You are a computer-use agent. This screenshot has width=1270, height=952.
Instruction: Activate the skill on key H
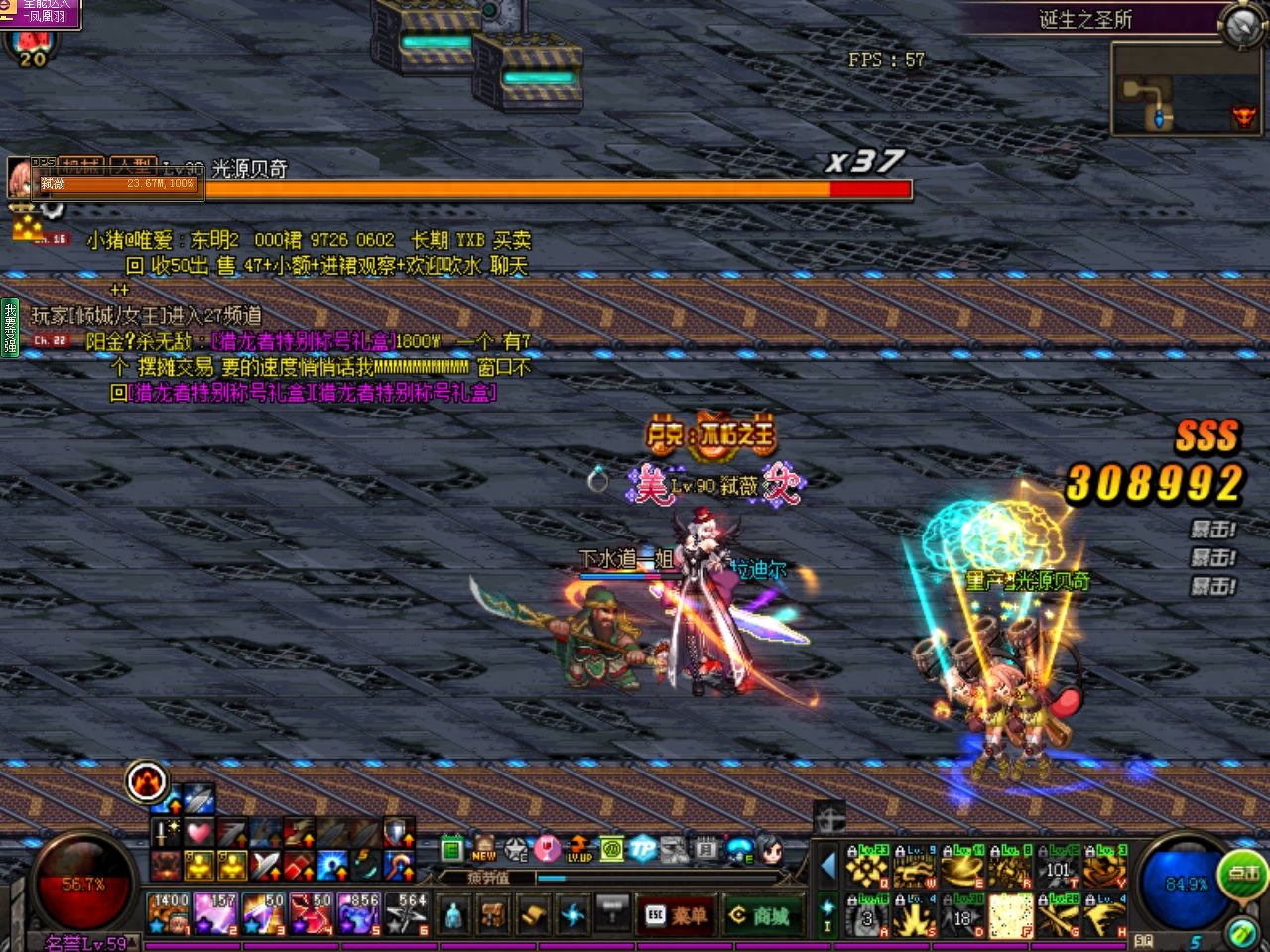pyautogui.click(x=1105, y=914)
